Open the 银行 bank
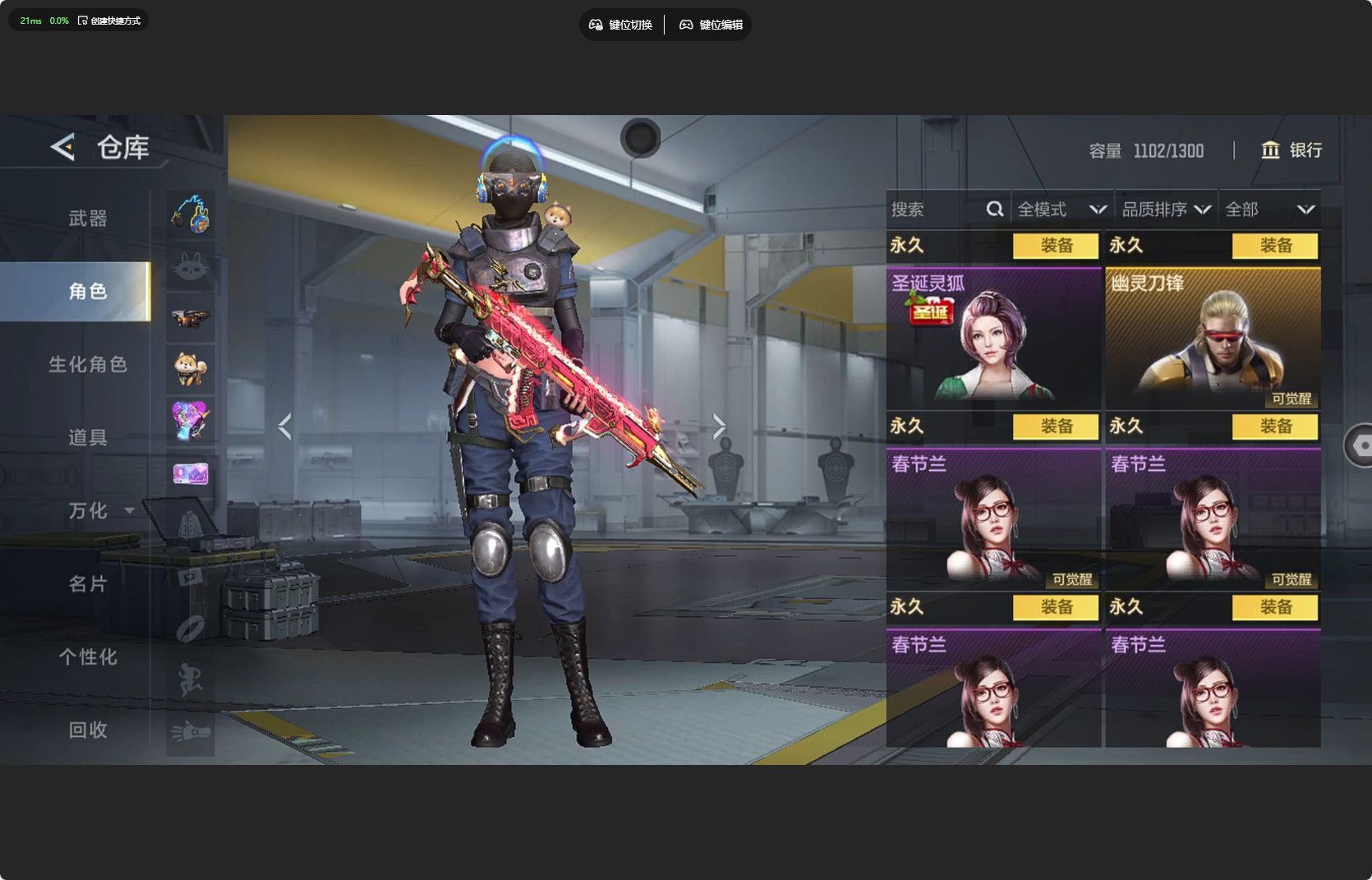The height and width of the screenshot is (880, 1372). 1291,150
